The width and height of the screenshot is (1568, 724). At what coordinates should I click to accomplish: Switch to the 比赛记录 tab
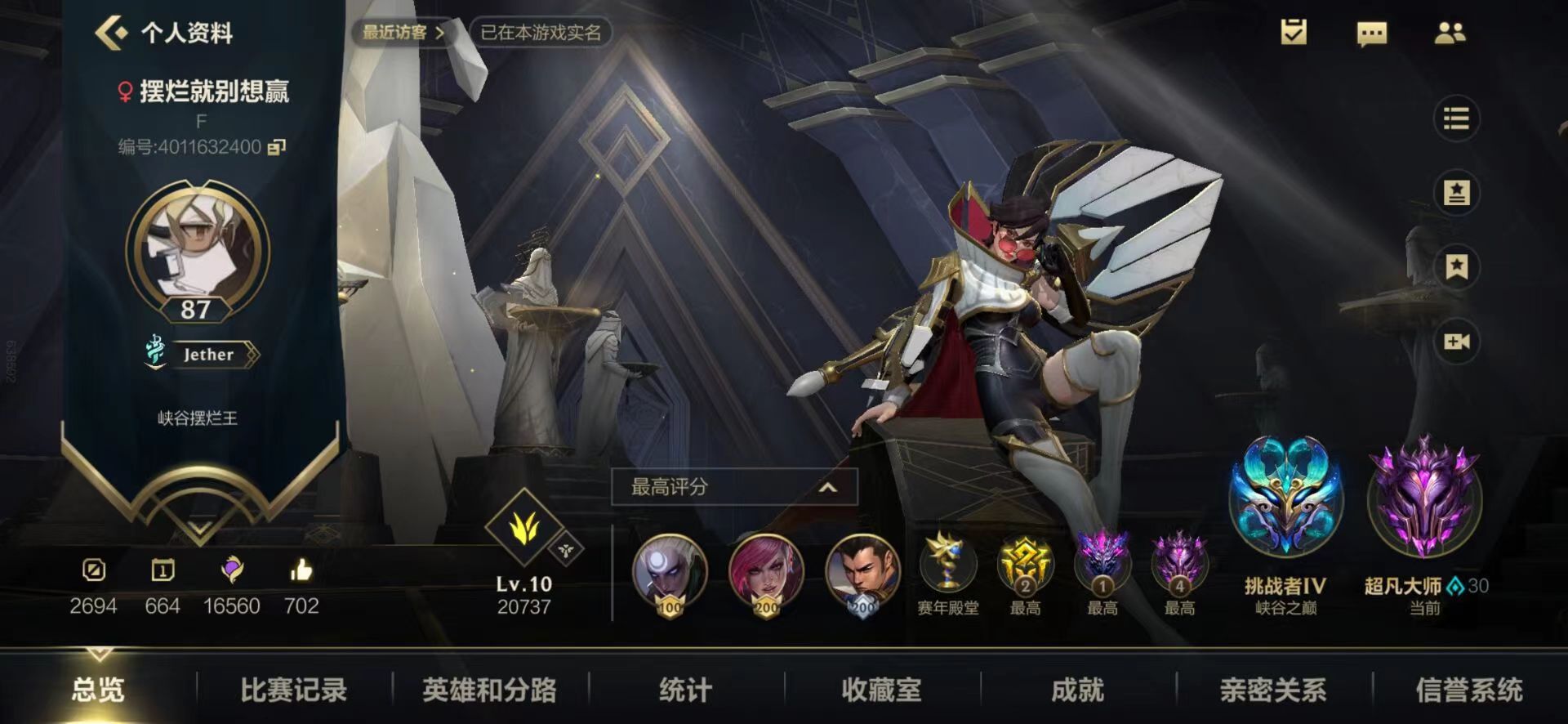(296, 689)
